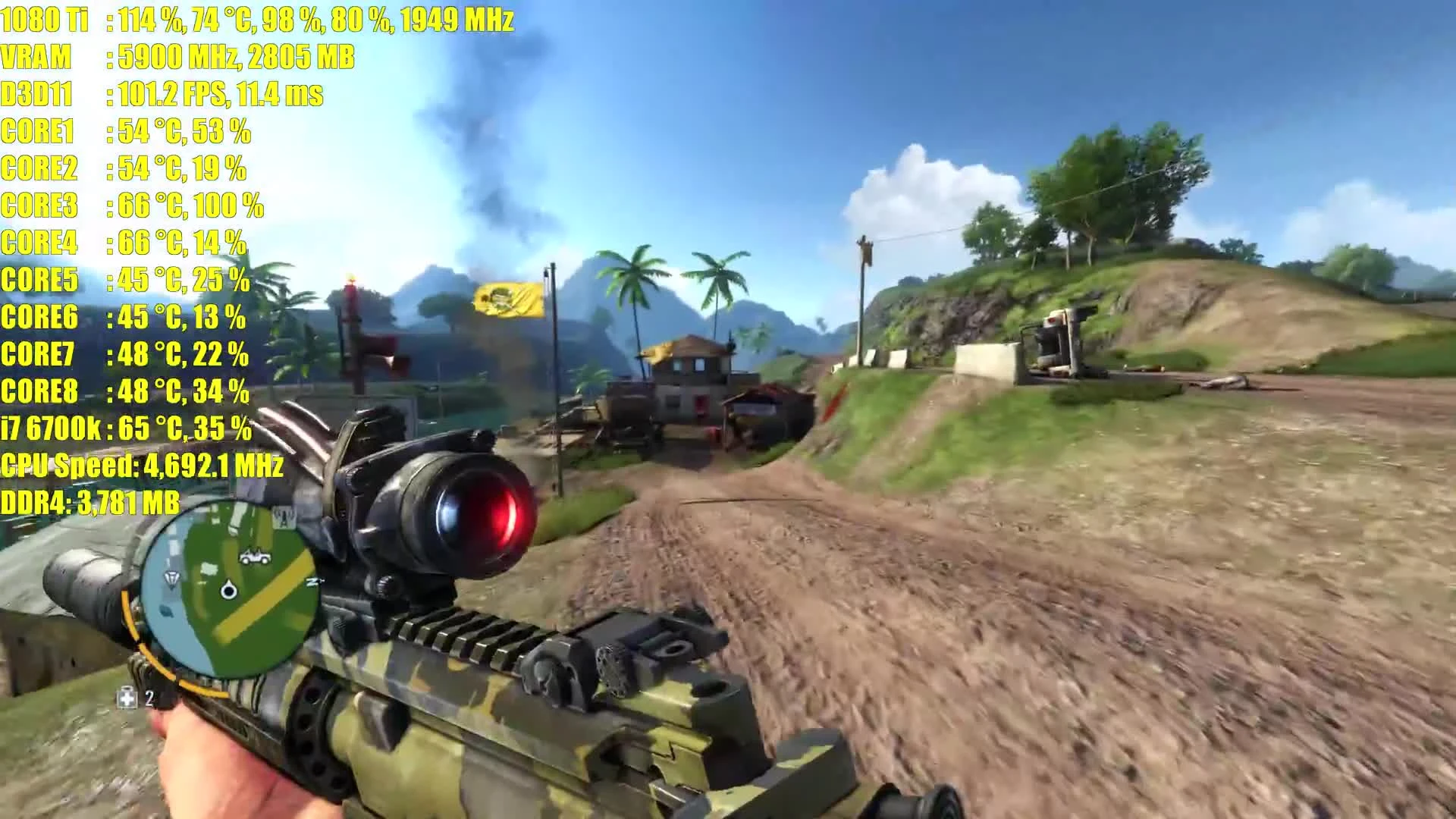Click the player position dot on the minimap

click(228, 591)
